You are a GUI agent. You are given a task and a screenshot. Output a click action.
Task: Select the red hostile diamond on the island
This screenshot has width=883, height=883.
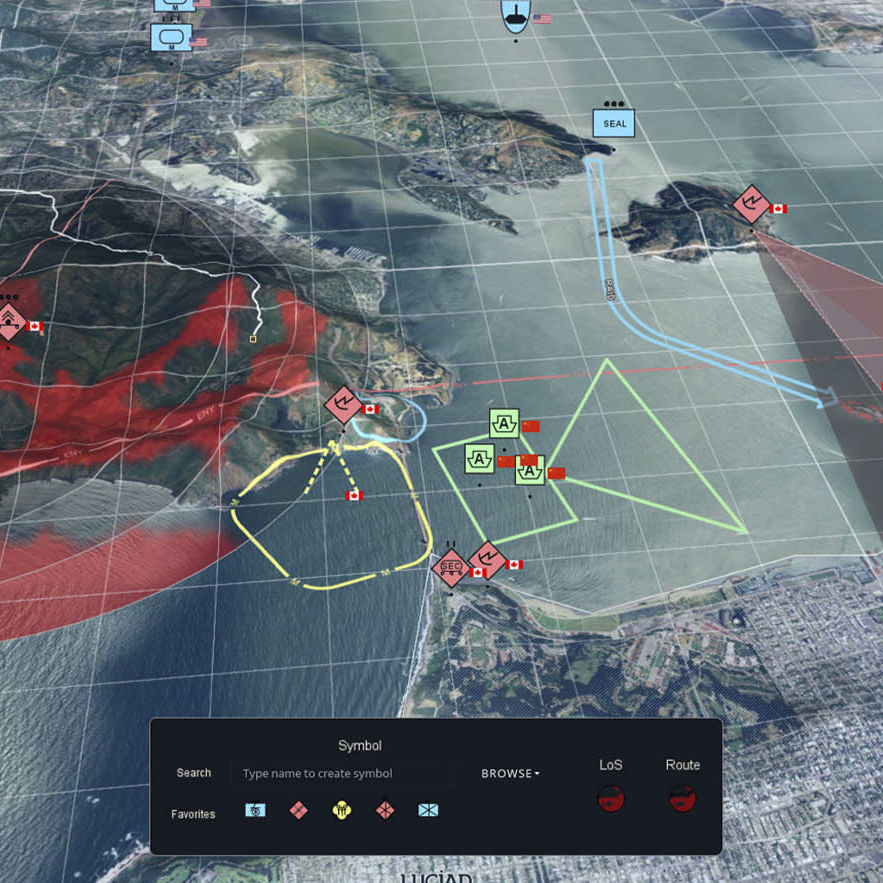(x=751, y=204)
